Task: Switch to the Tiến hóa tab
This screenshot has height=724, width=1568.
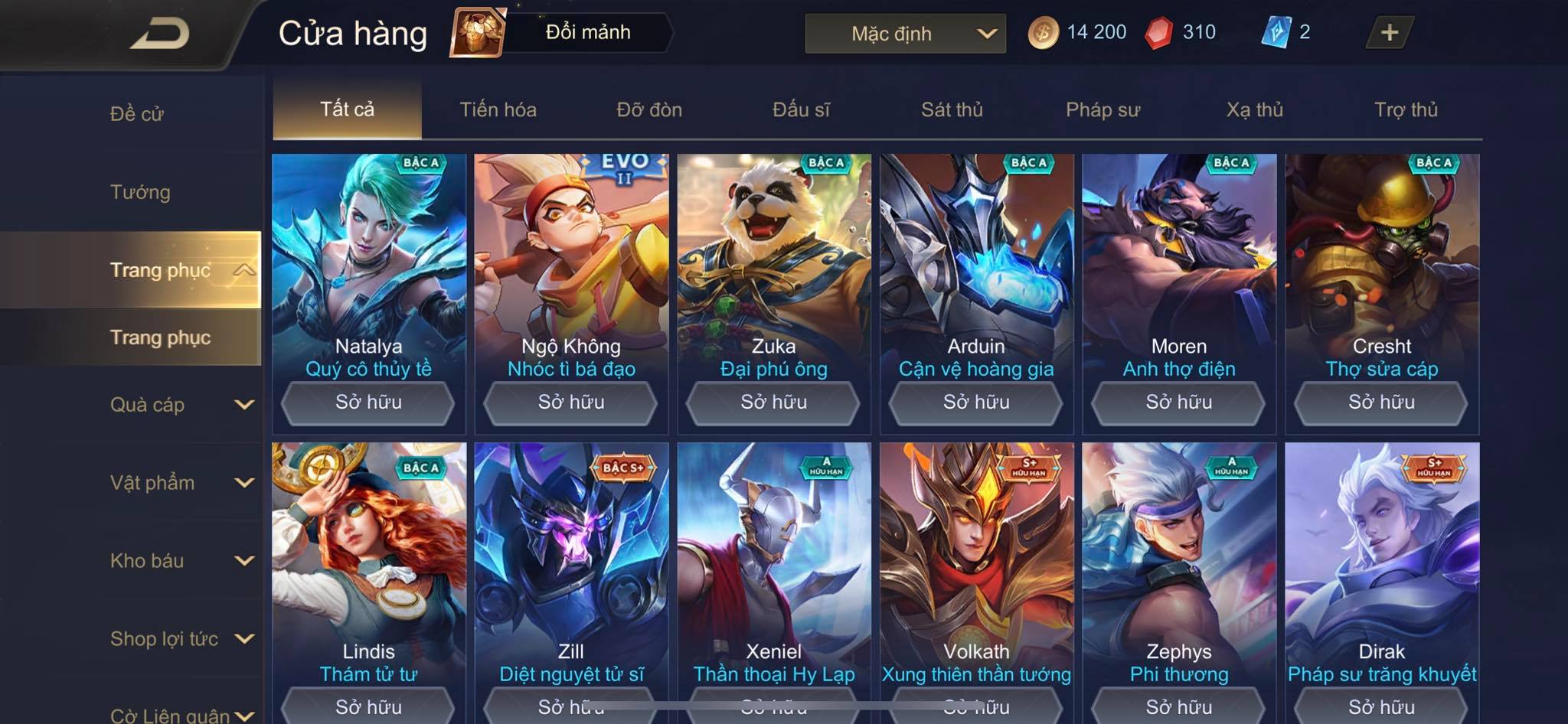Action: click(498, 109)
